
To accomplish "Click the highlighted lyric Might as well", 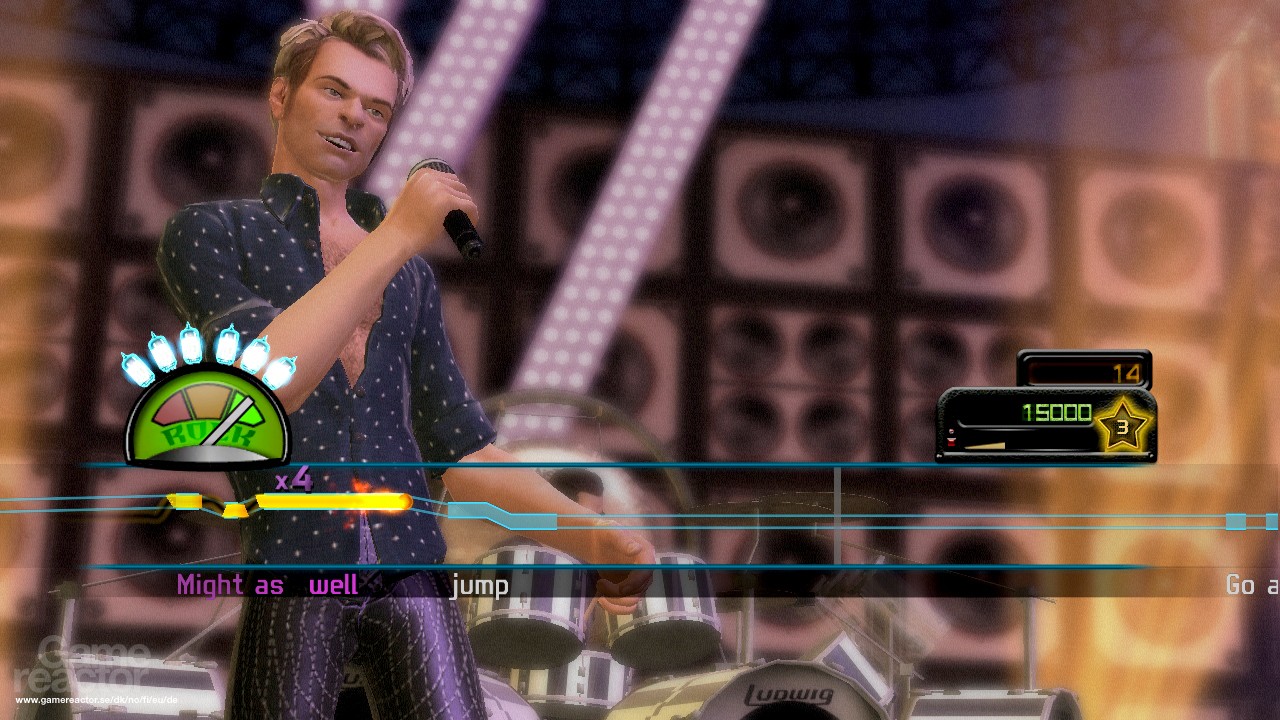I will 265,583.
